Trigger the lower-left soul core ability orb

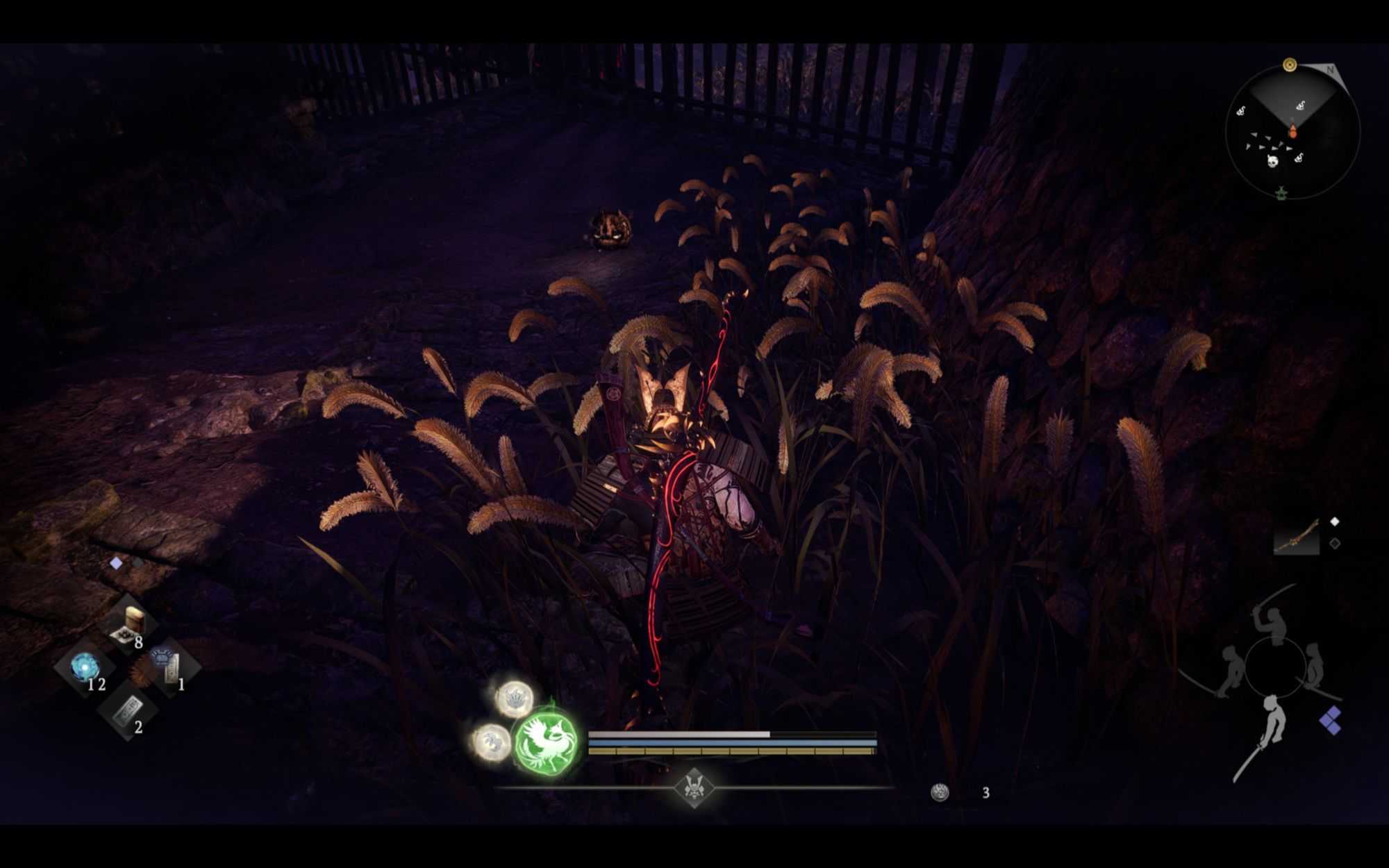(491, 742)
